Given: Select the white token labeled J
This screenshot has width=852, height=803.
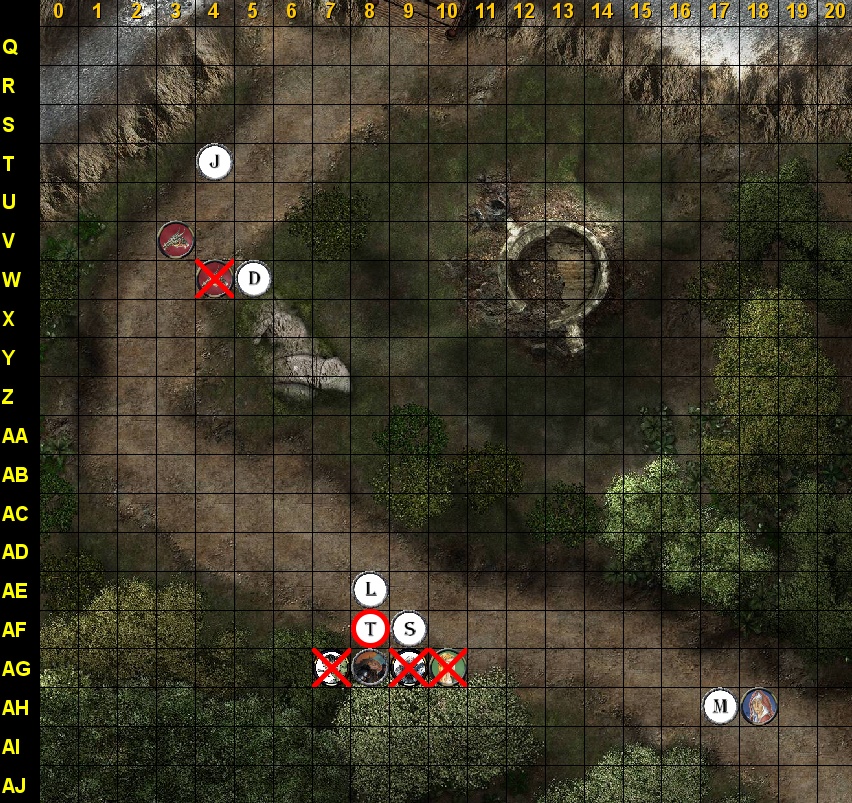Looking at the screenshot, I should point(215,161).
